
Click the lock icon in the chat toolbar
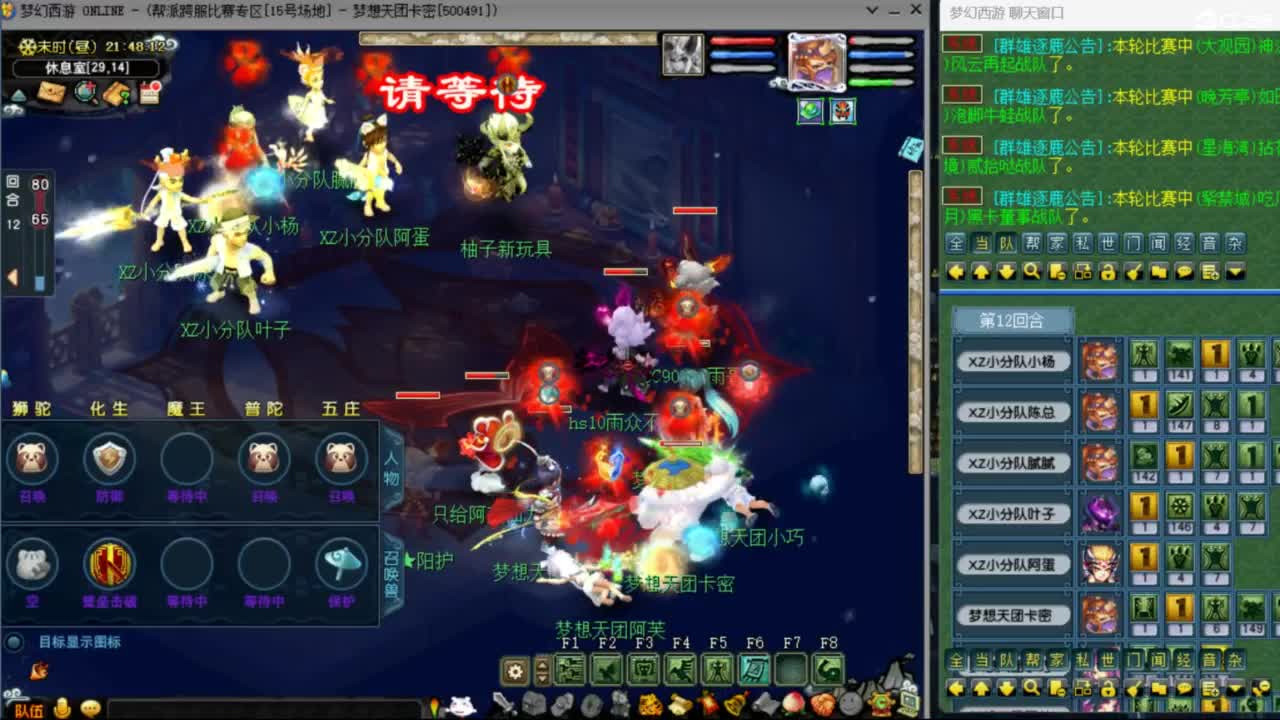pos(1107,272)
